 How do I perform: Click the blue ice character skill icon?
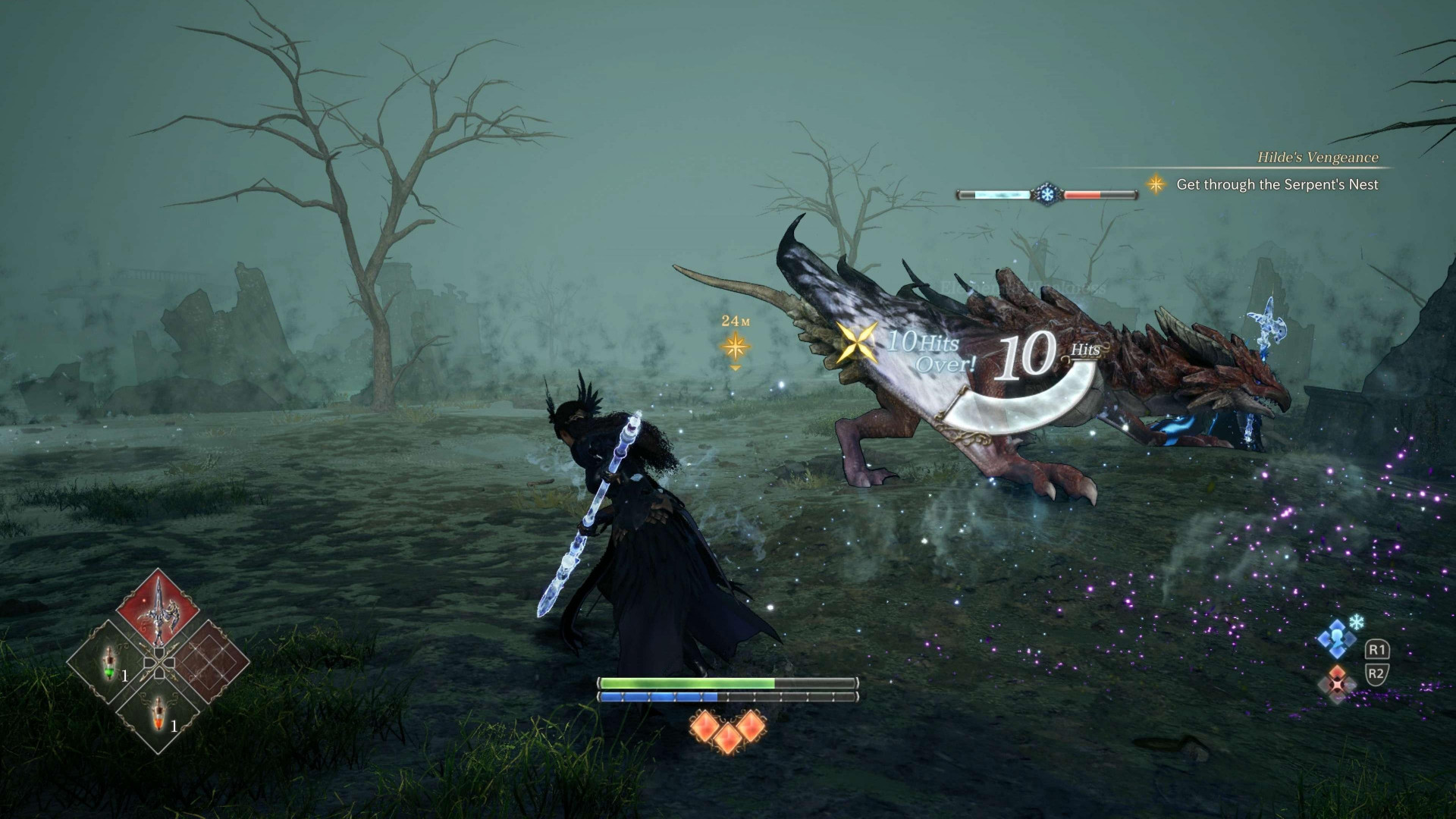point(1337,639)
